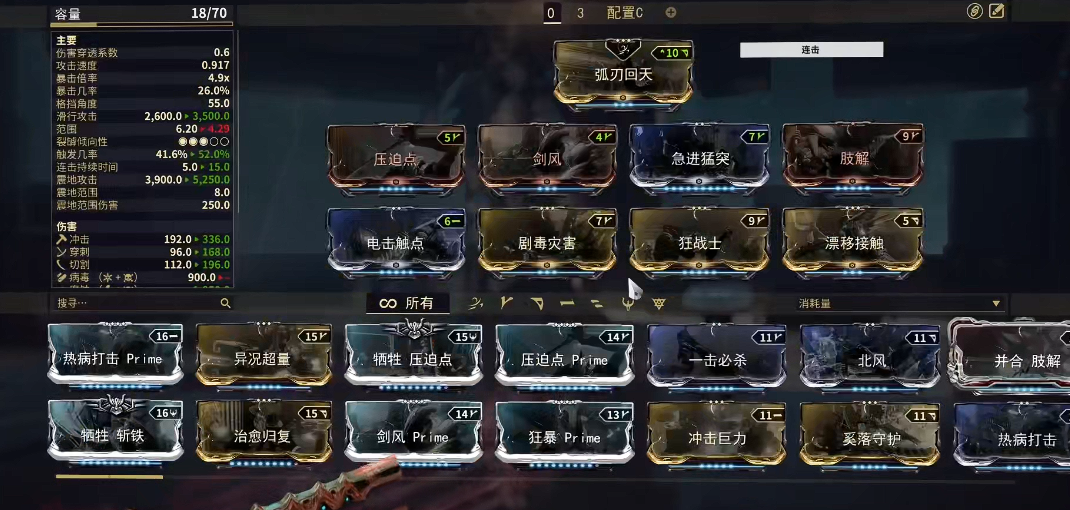Add a new config with plus icon
The width and height of the screenshot is (1070, 510).
671,13
